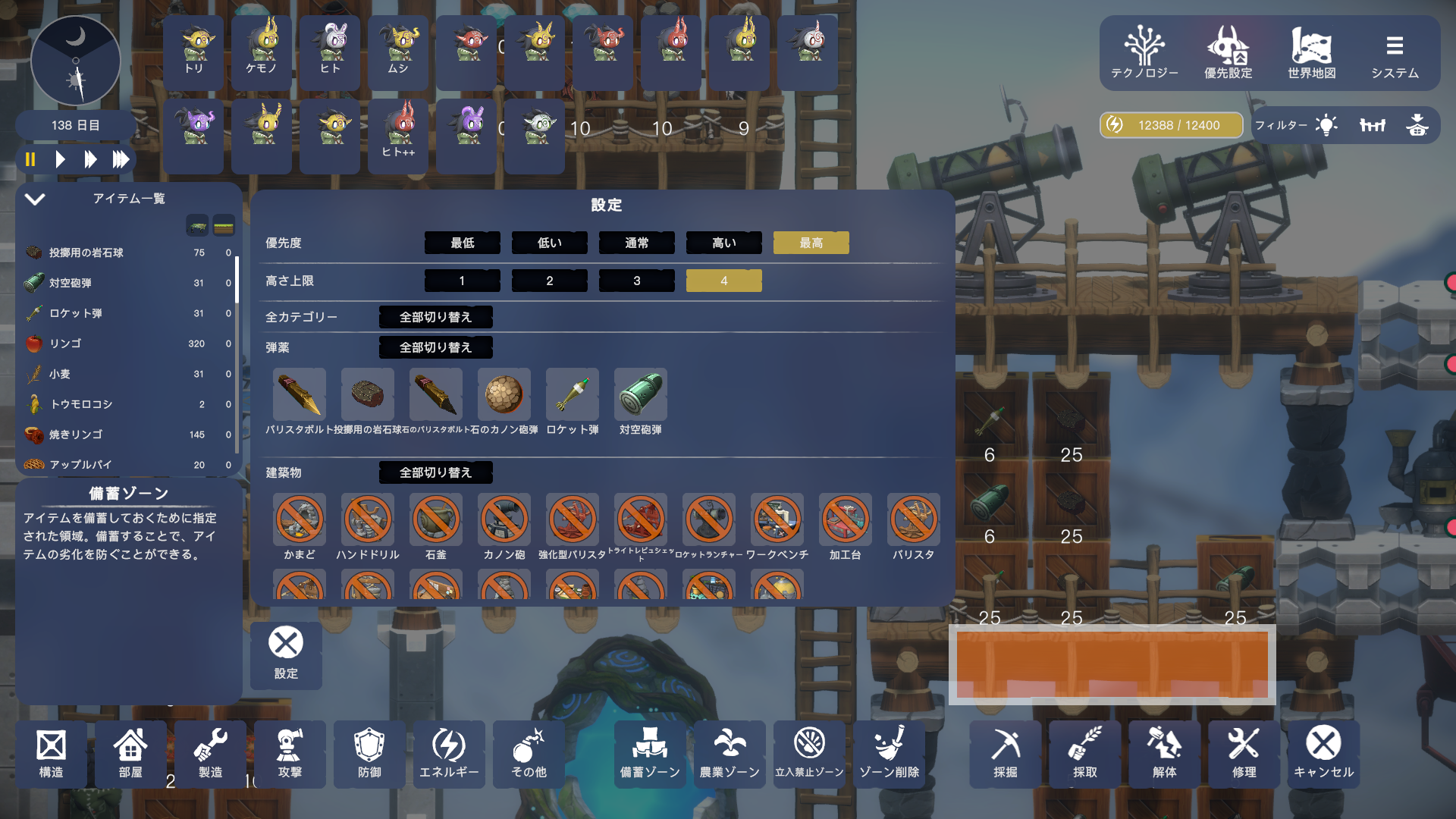
Task: Toggle all buildings with 建築物 全部切り替え
Action: (x=435, y=472)
